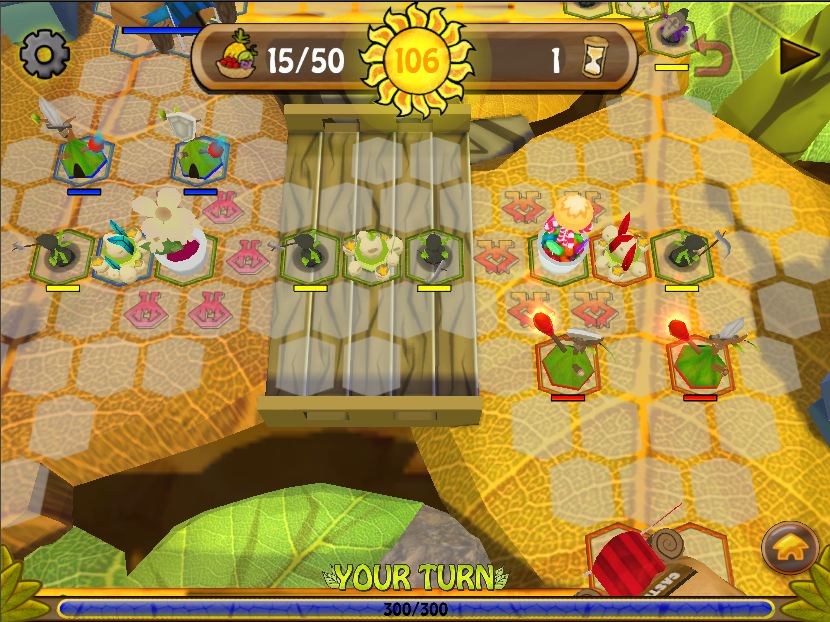Undo the last move with the curved arrow

pyautogui.click(x=712, y=57)
